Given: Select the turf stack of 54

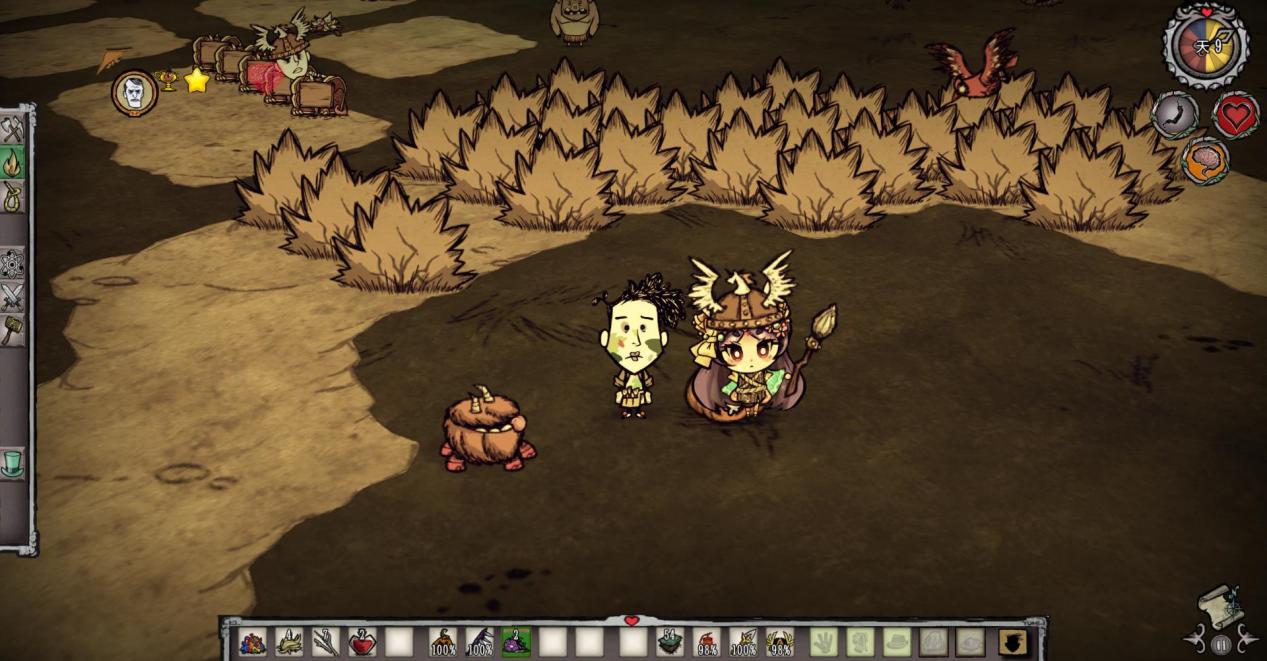Looking at the screenshot, I should point(670,642).
